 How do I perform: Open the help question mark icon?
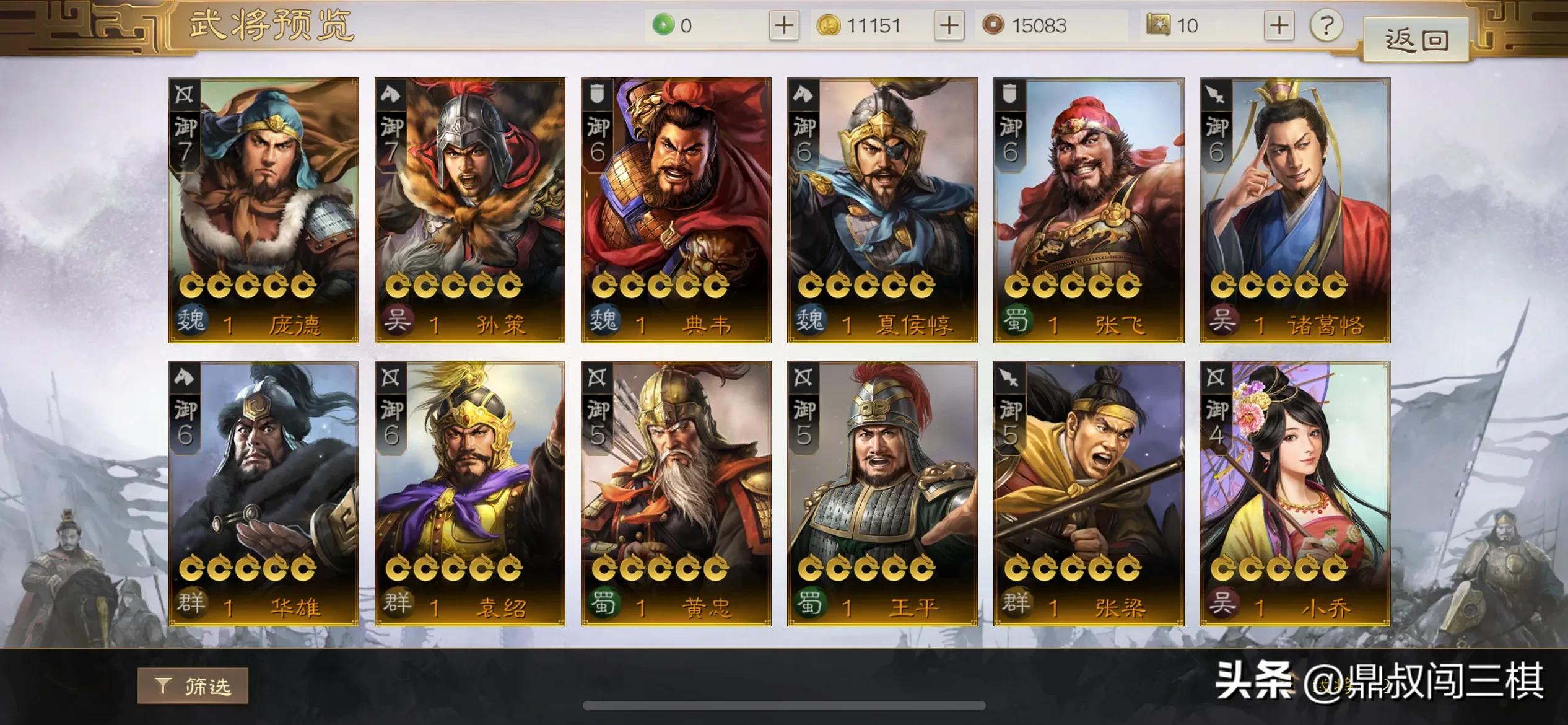[1325, 26]
